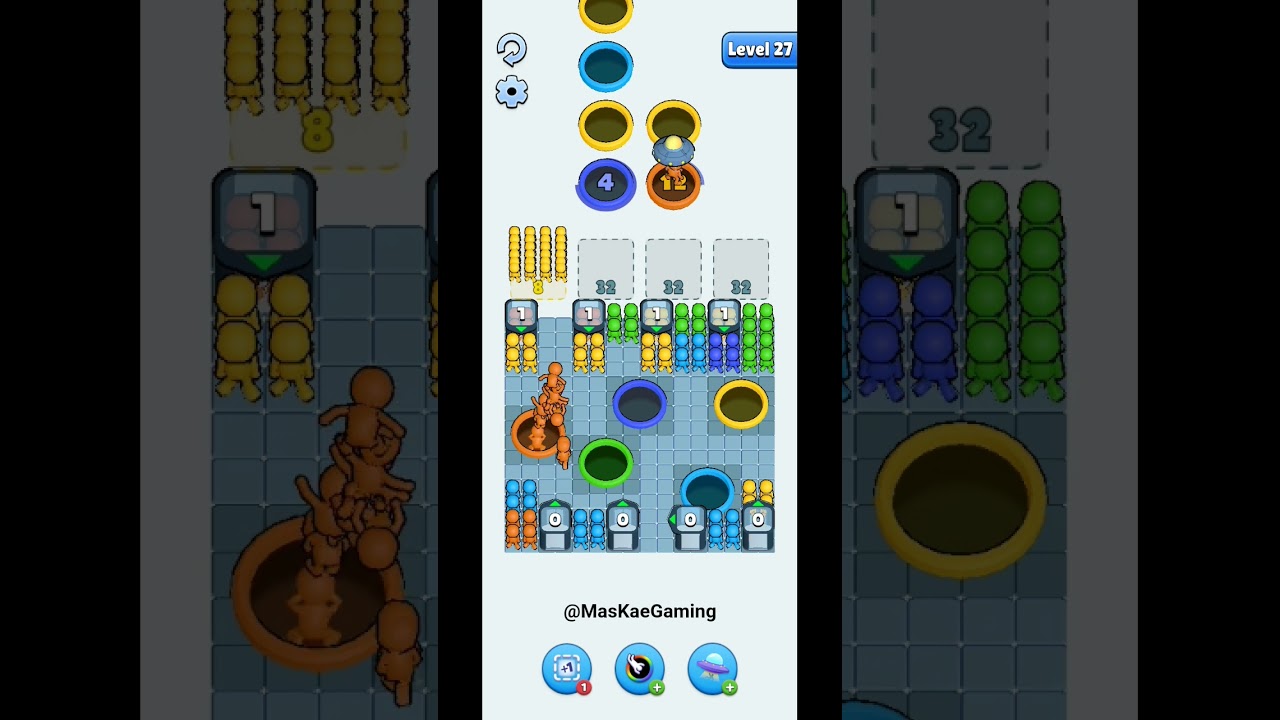
Task: Tap the green plus badge on the UFO booster
Action: coord(732,688)
